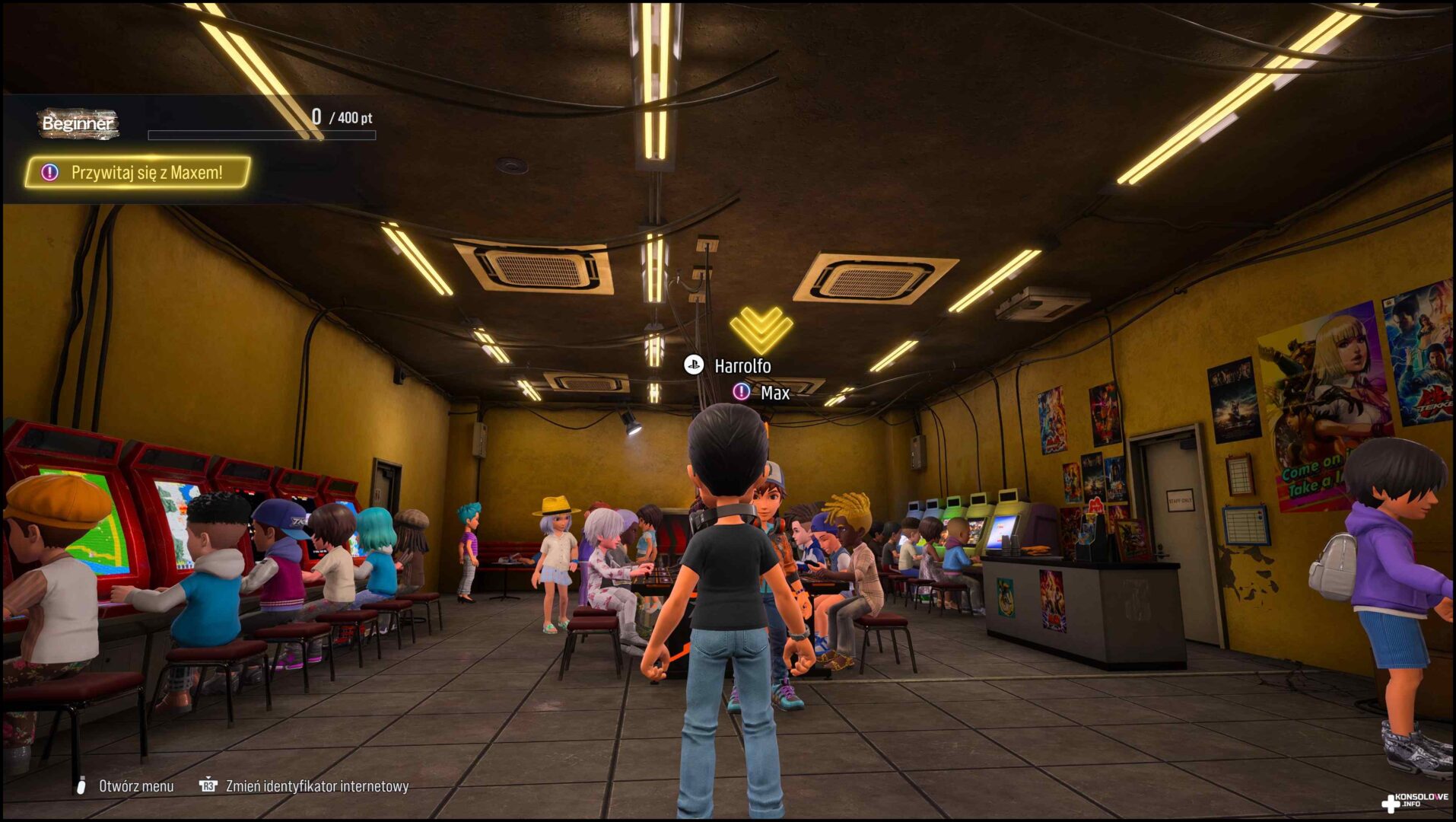Click the konsolowe.info watermark logo
The height and width of the screenshot is (822, 1456).
pos(1415,801)
